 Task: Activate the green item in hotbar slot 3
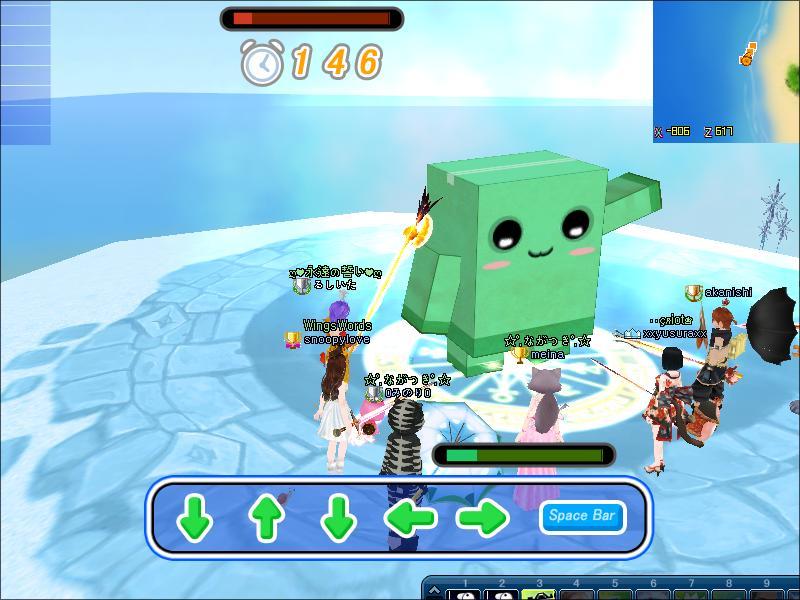541,594
